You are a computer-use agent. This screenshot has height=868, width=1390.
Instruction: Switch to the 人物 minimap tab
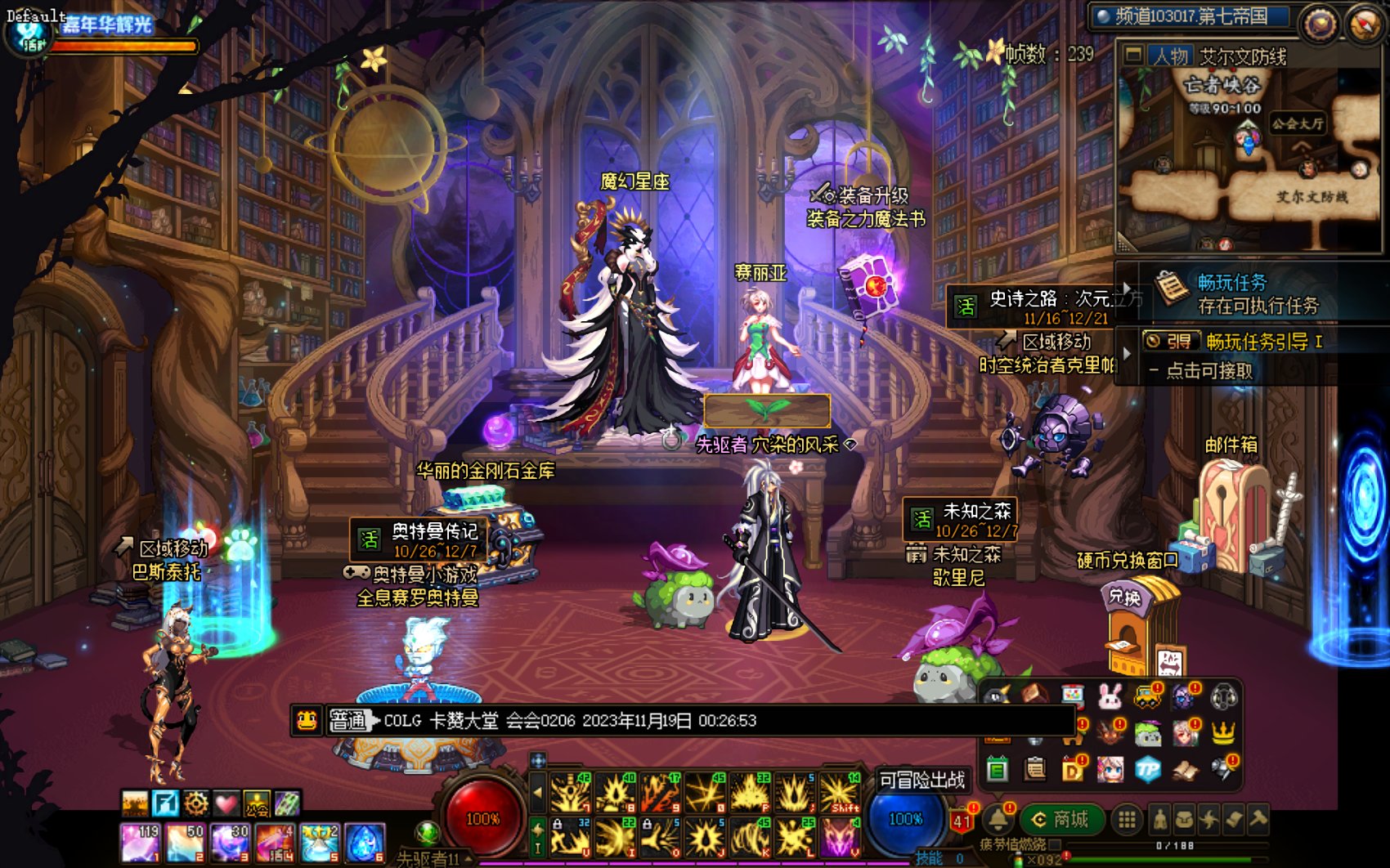[1170, 56]
